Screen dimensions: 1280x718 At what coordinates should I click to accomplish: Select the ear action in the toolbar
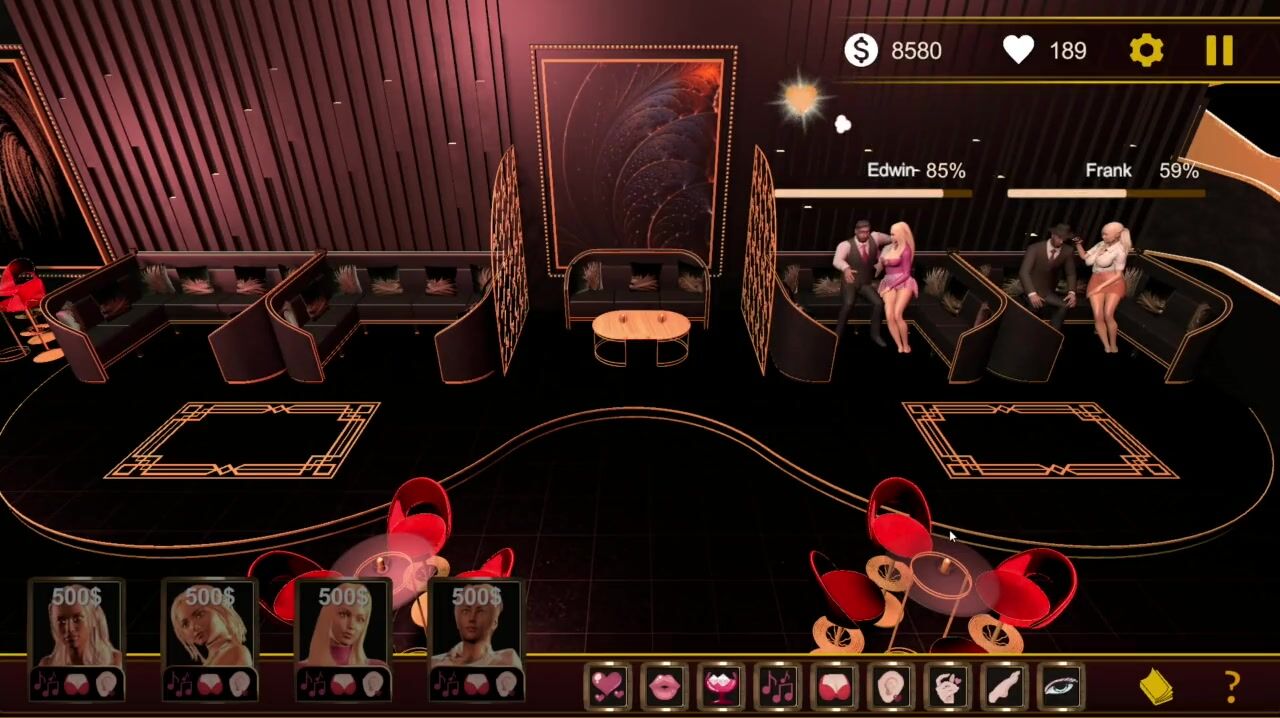[891, 686]
